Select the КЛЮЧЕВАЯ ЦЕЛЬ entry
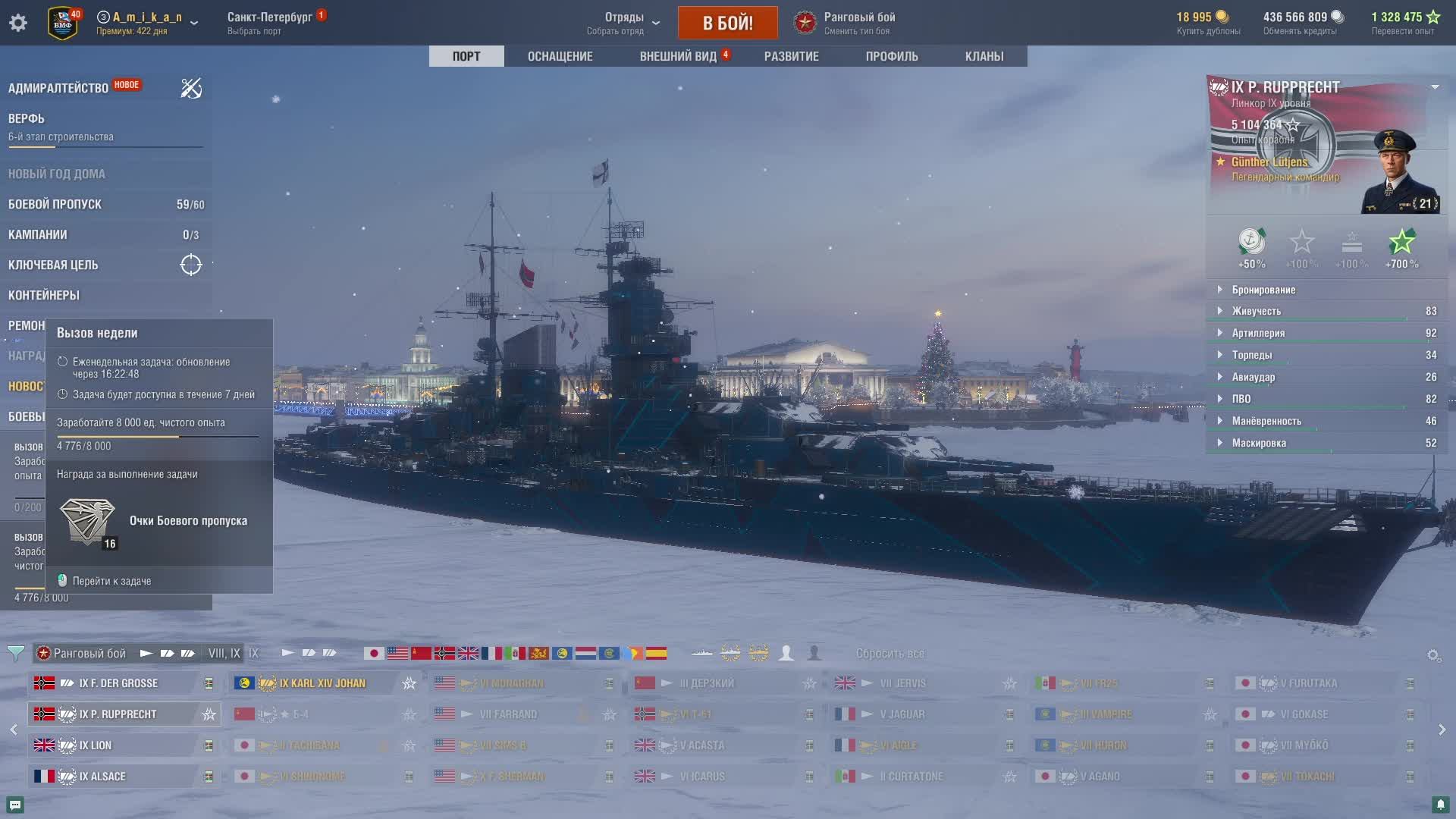 click(53, 265)
